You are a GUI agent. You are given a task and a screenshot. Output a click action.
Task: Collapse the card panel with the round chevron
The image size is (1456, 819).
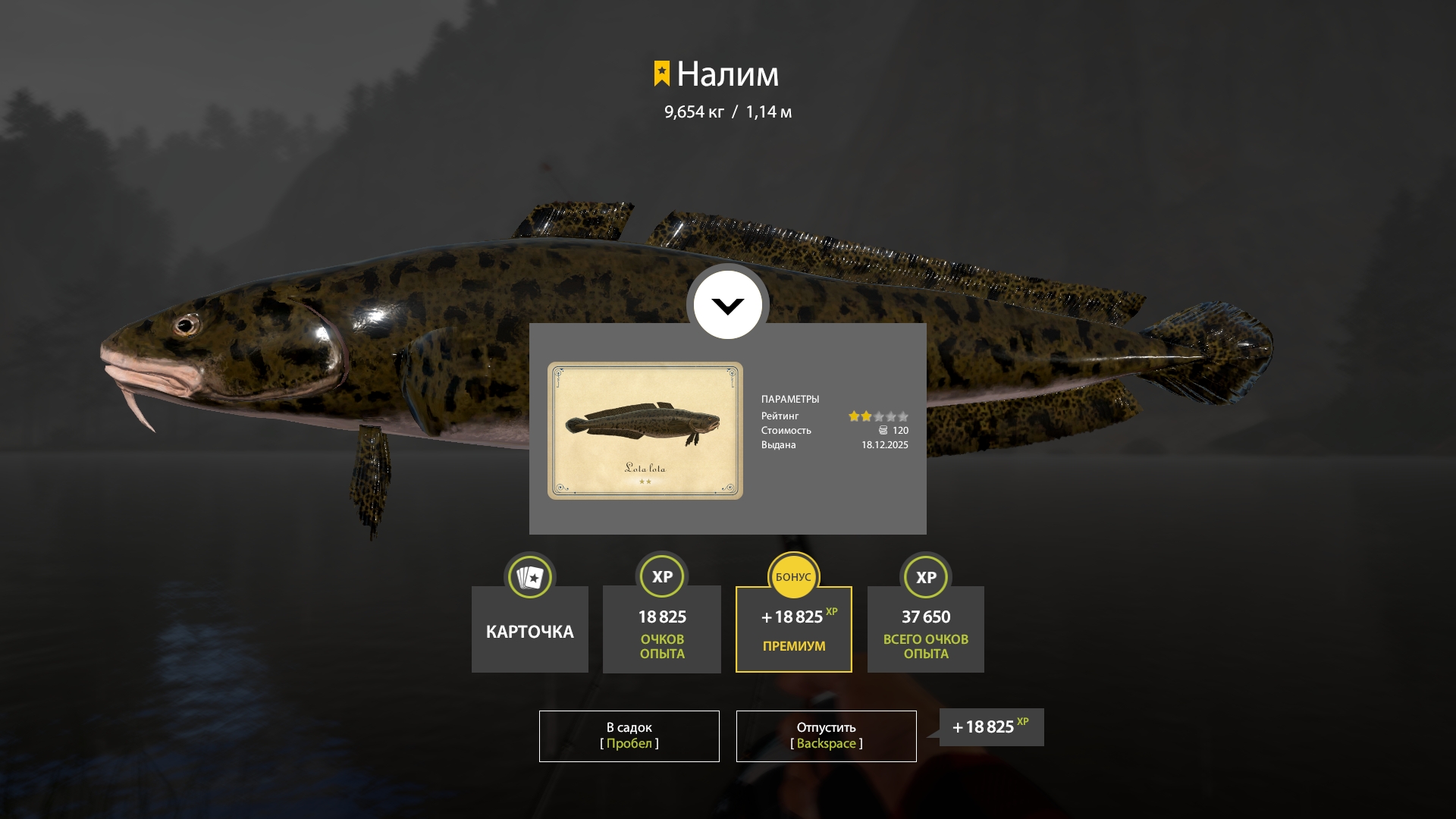pyautogui.click(x=727, y=304)
